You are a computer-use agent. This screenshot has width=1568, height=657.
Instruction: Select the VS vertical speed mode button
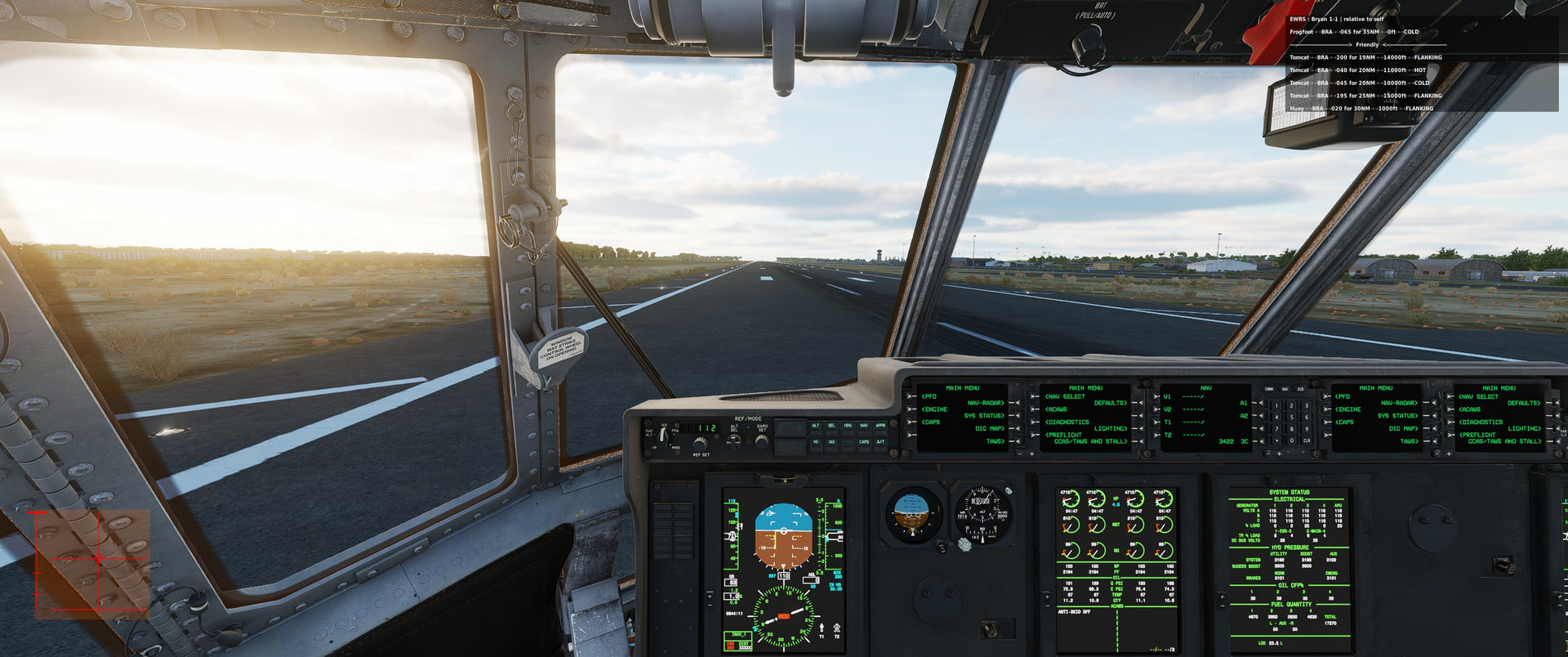pyautogui.click(x=815, y=442)
